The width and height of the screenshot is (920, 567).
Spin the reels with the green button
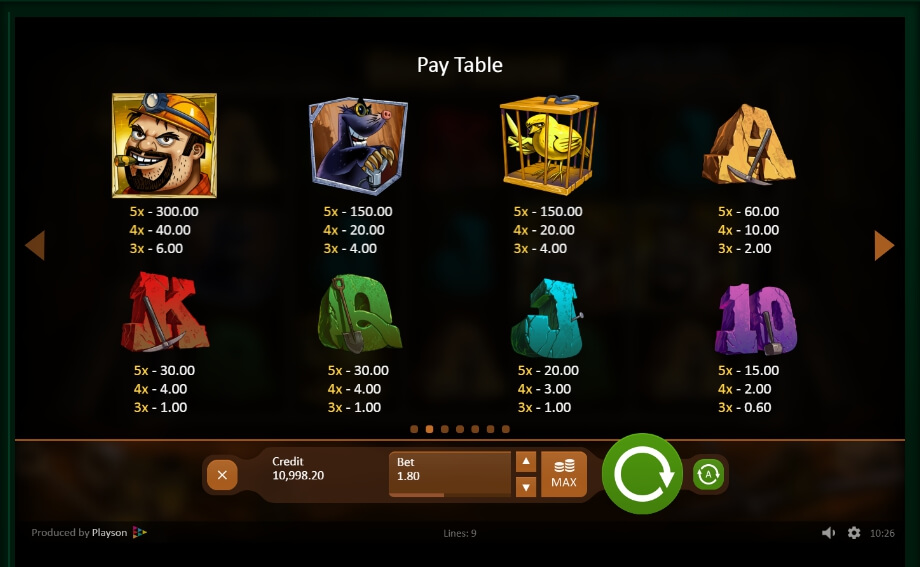point(642,474)
